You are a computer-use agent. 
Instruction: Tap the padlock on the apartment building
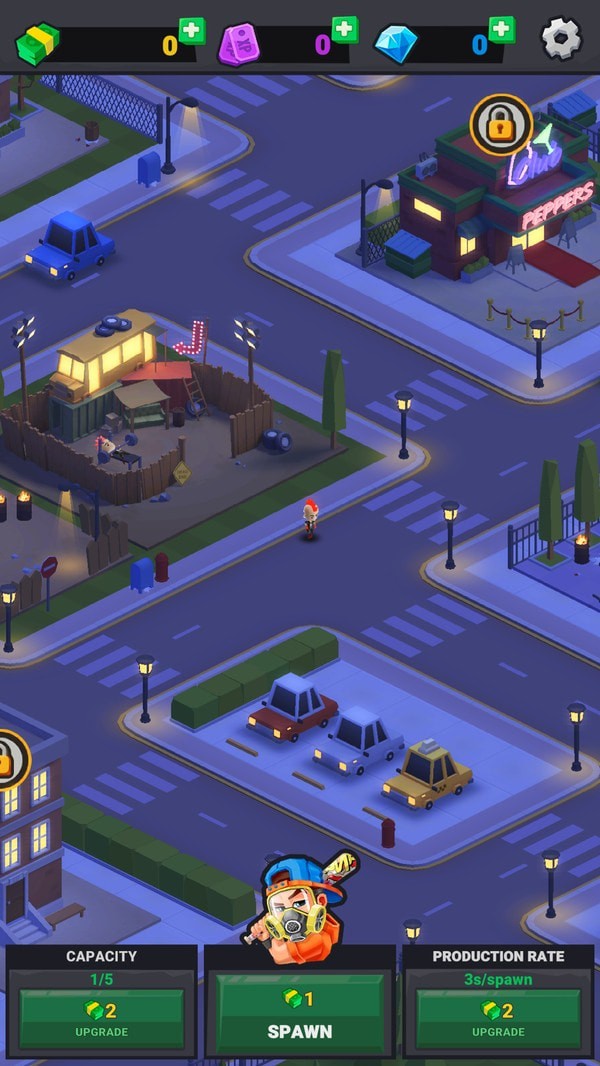pyautogui.click(x=10, y=760)
